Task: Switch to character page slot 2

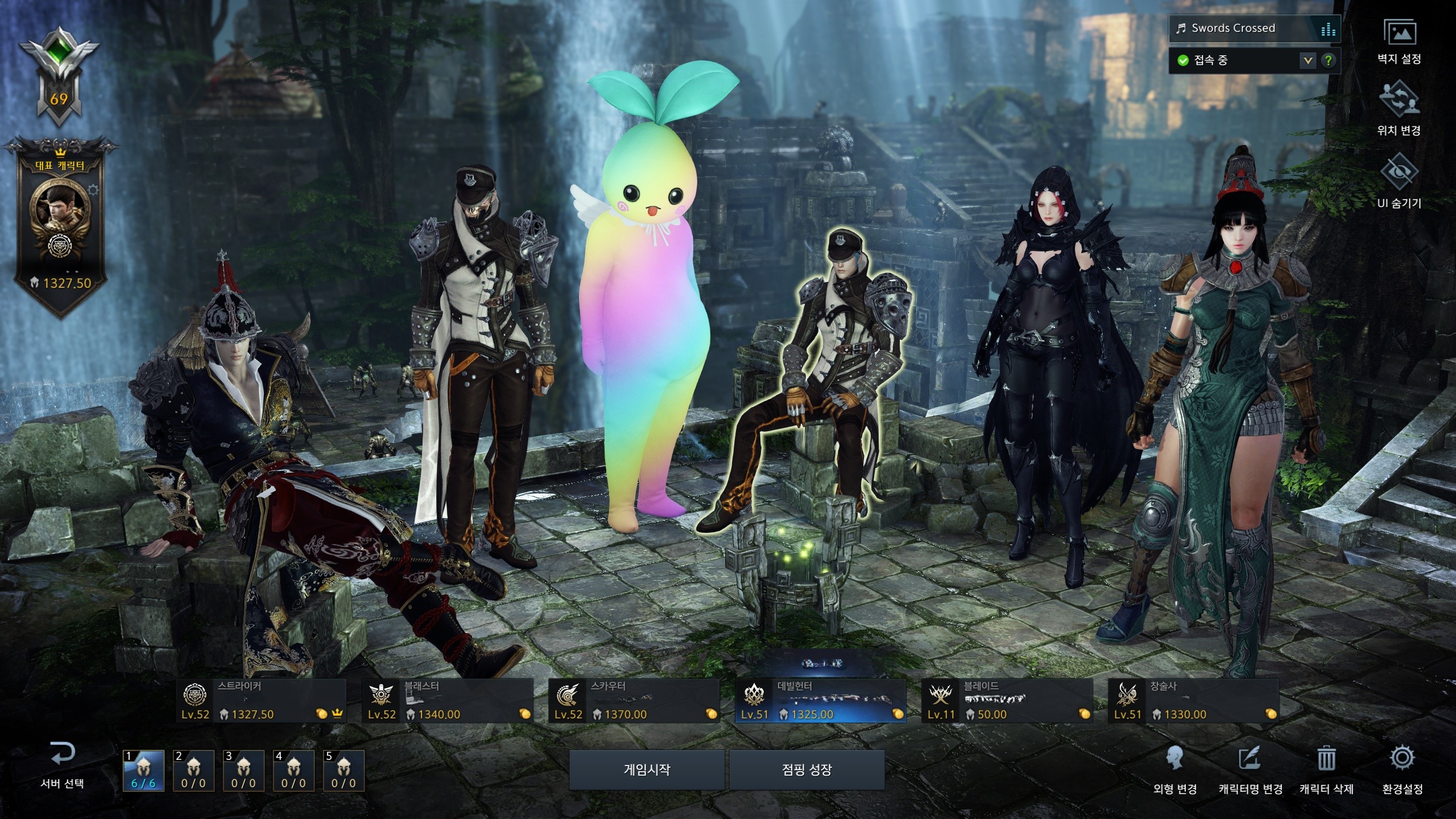Action: tap(193, 771)
